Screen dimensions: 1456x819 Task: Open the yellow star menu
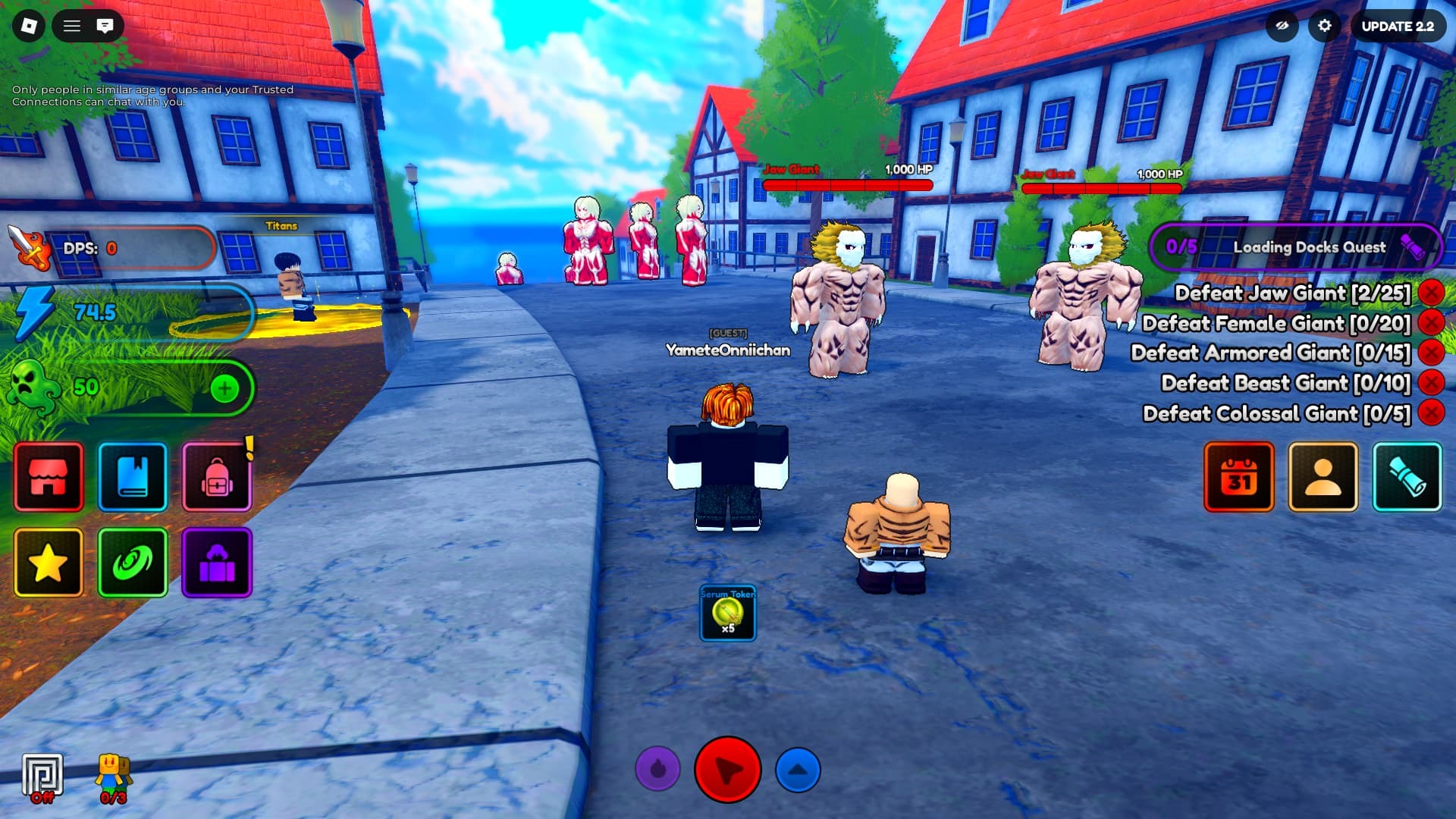pos(49,562)
